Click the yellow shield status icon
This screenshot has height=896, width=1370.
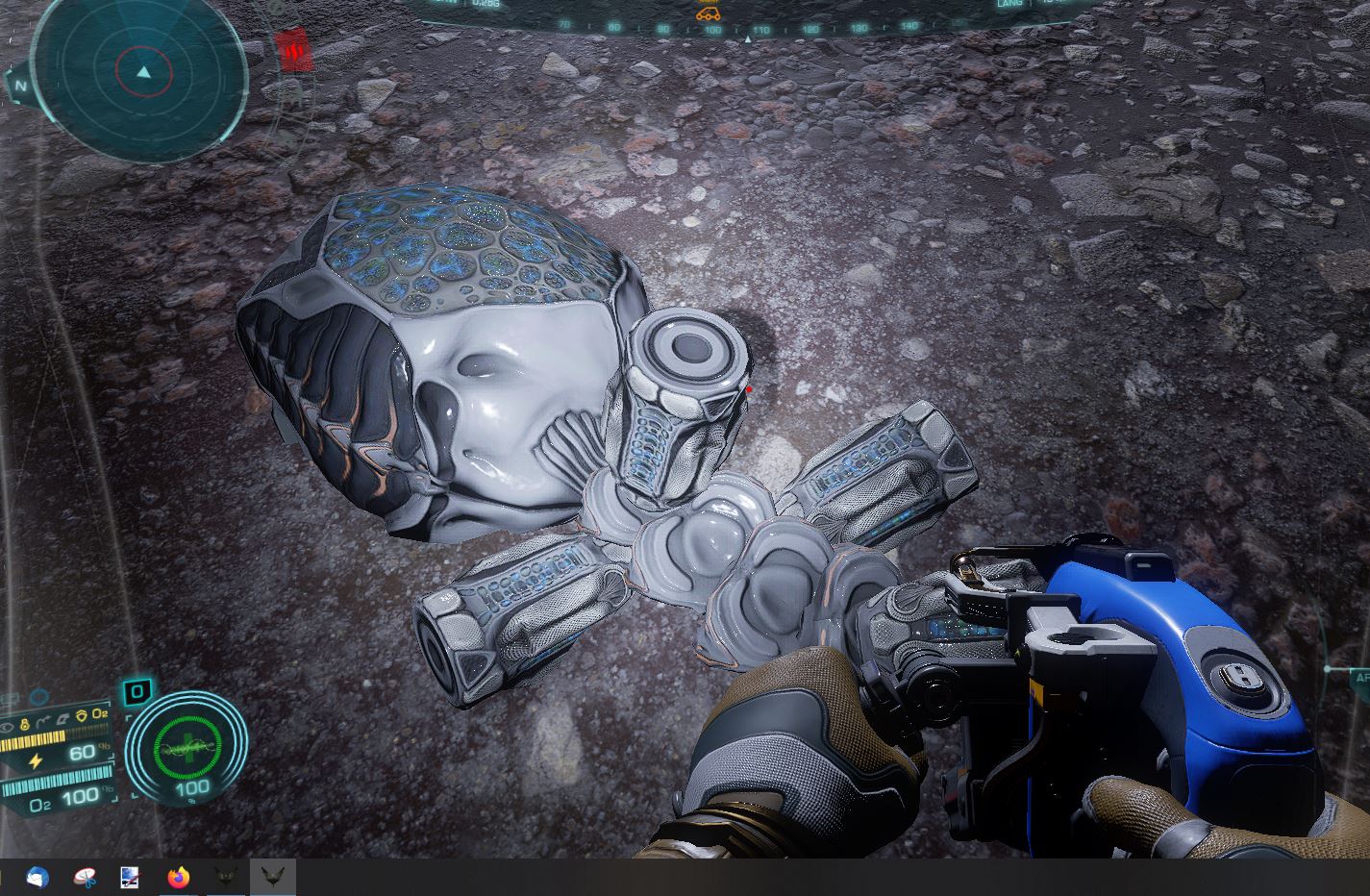click(x=81, y=714)
